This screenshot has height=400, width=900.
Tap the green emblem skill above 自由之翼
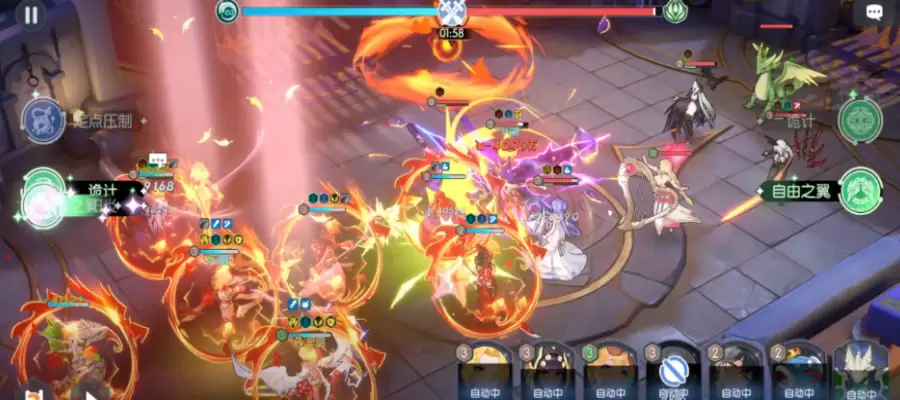(859, 120)
